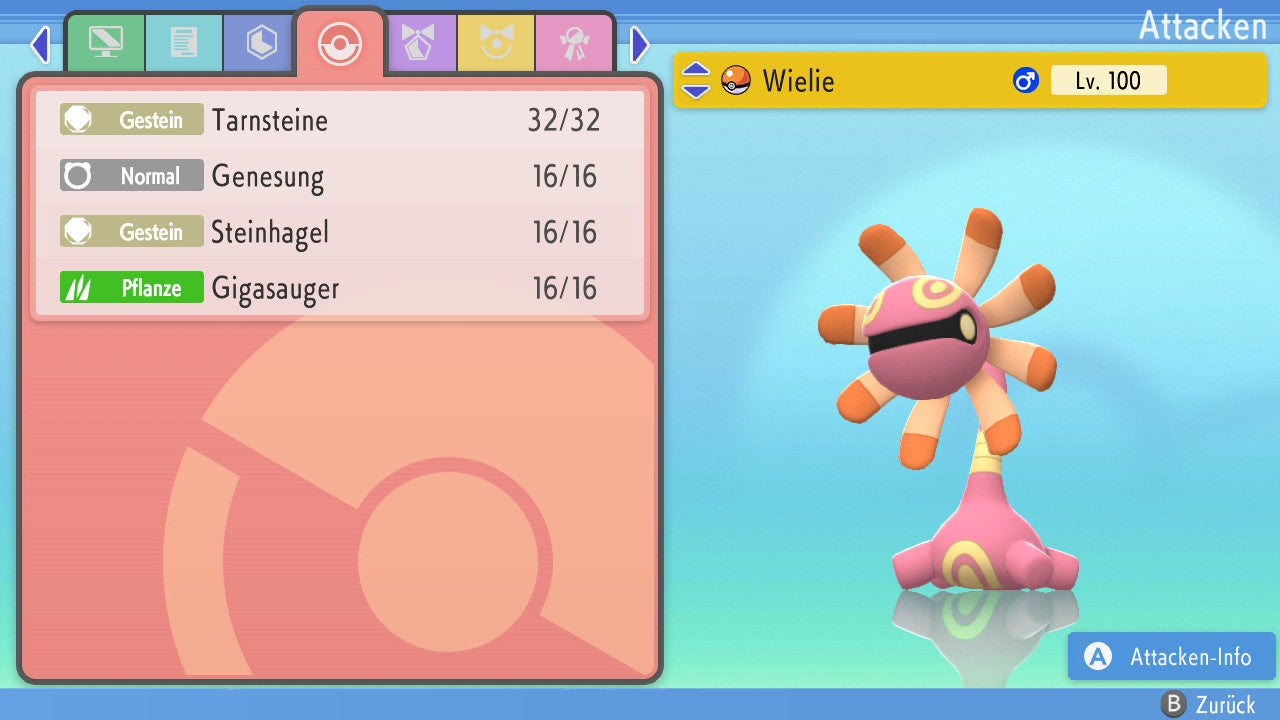Switch to the yellow bow tab
The image size is (1280, 720).
tap(495, 43)
